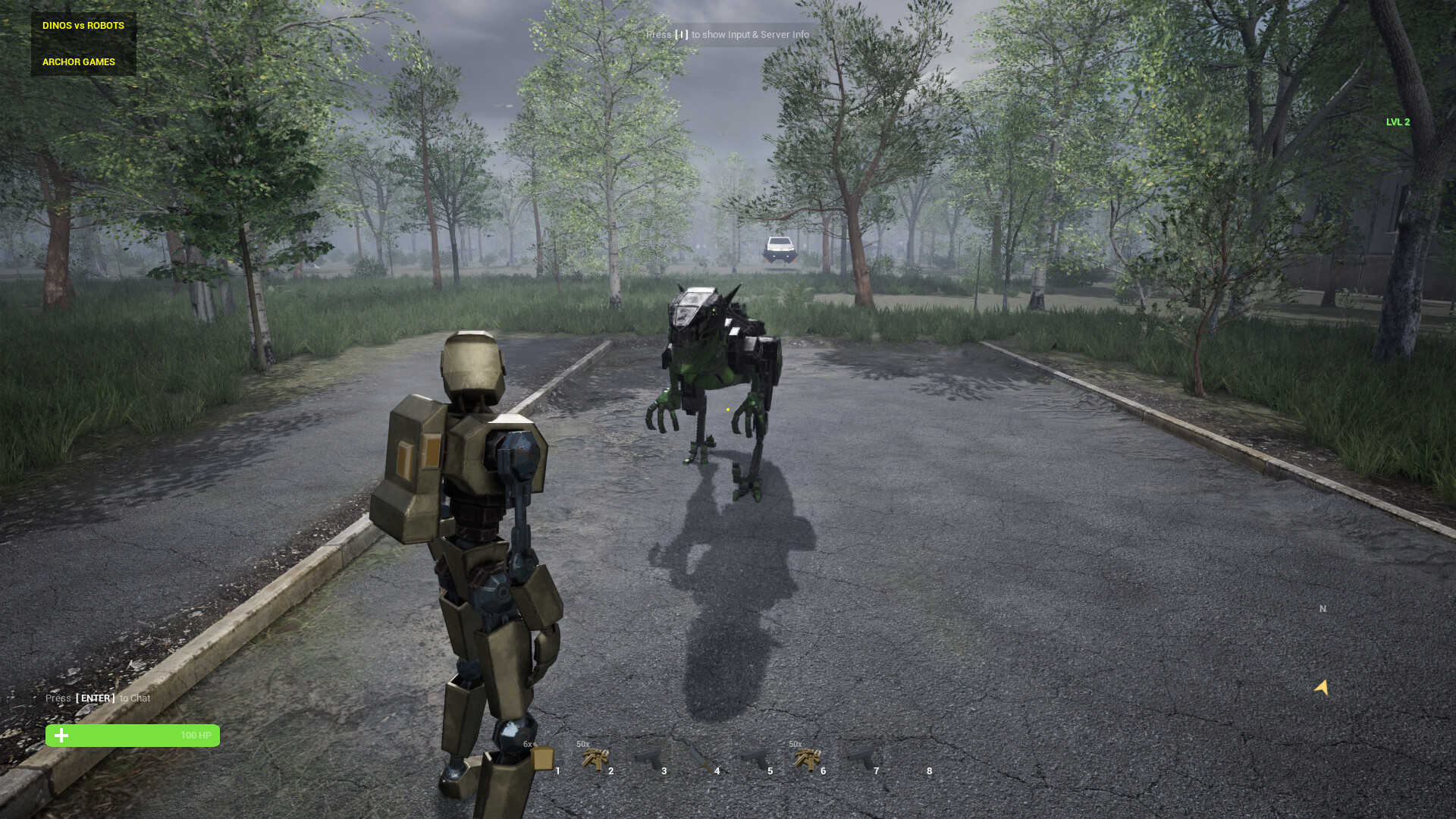Click the LVL 2 indicator
The width and height of the screenshot is (1456, 819).
point(1398,121)
